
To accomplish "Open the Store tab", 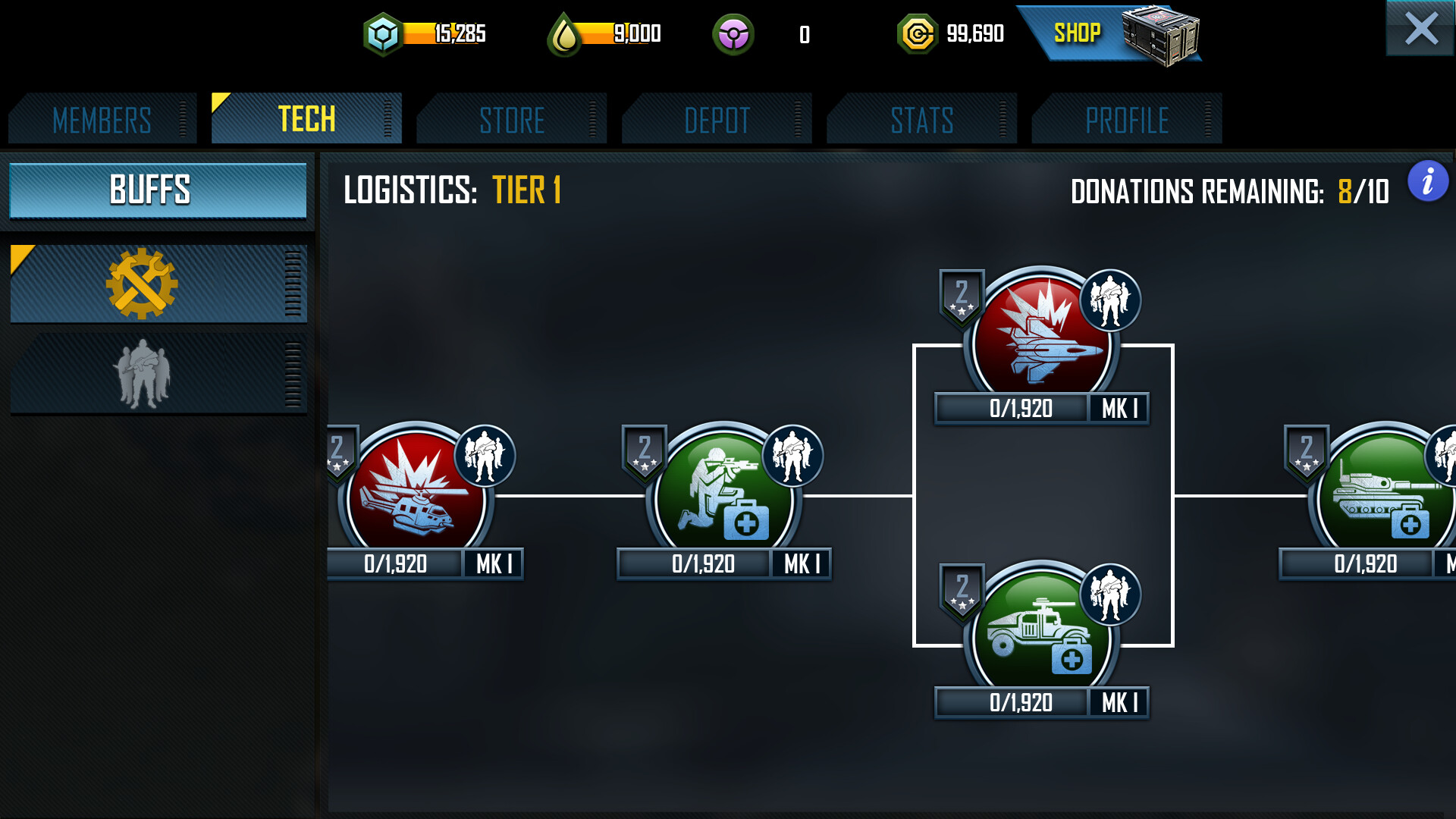I will (512, 120).
